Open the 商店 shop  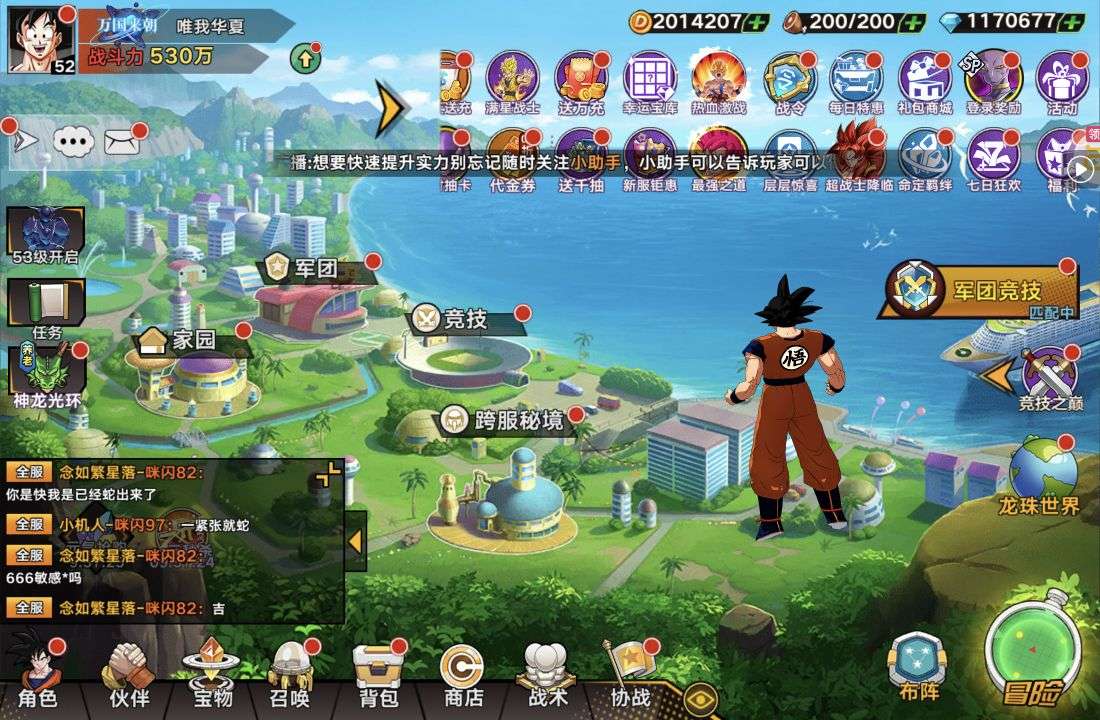click(x=462, y=672)
